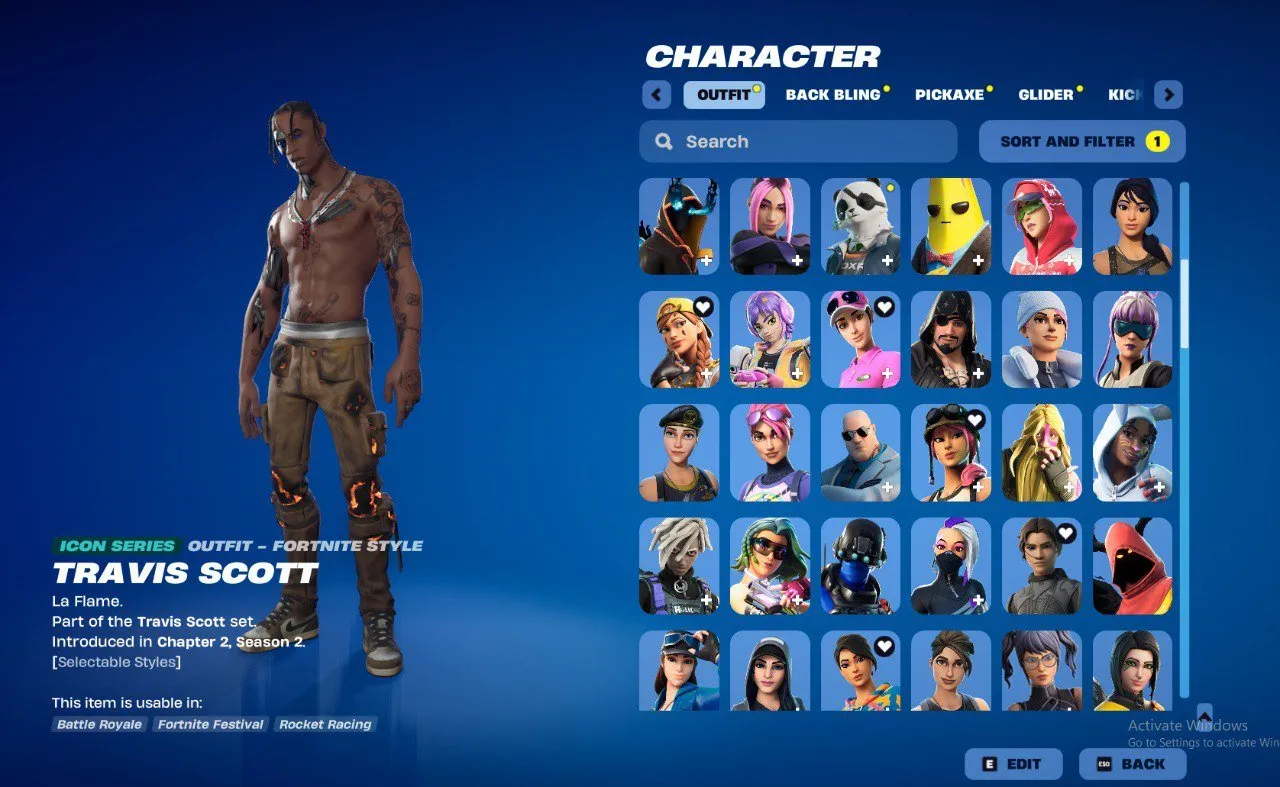The image size is (1280, 787).
Task: Click the plus icon on the Peely banana outfit
Action: [x=977, y=262]
